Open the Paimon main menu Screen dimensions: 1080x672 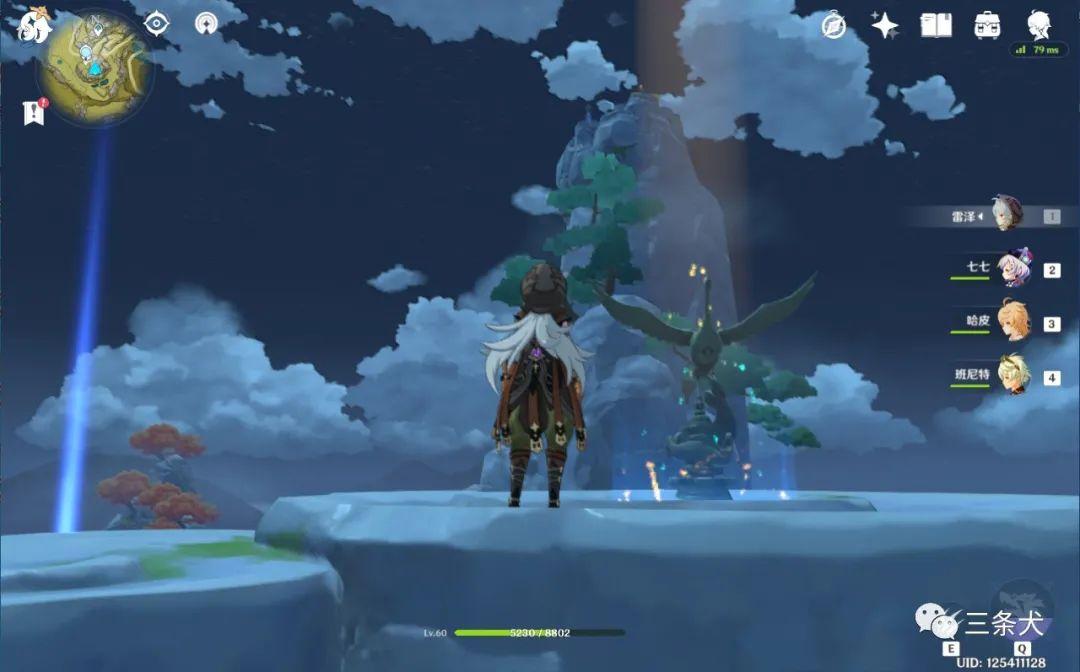coord(33,27)
